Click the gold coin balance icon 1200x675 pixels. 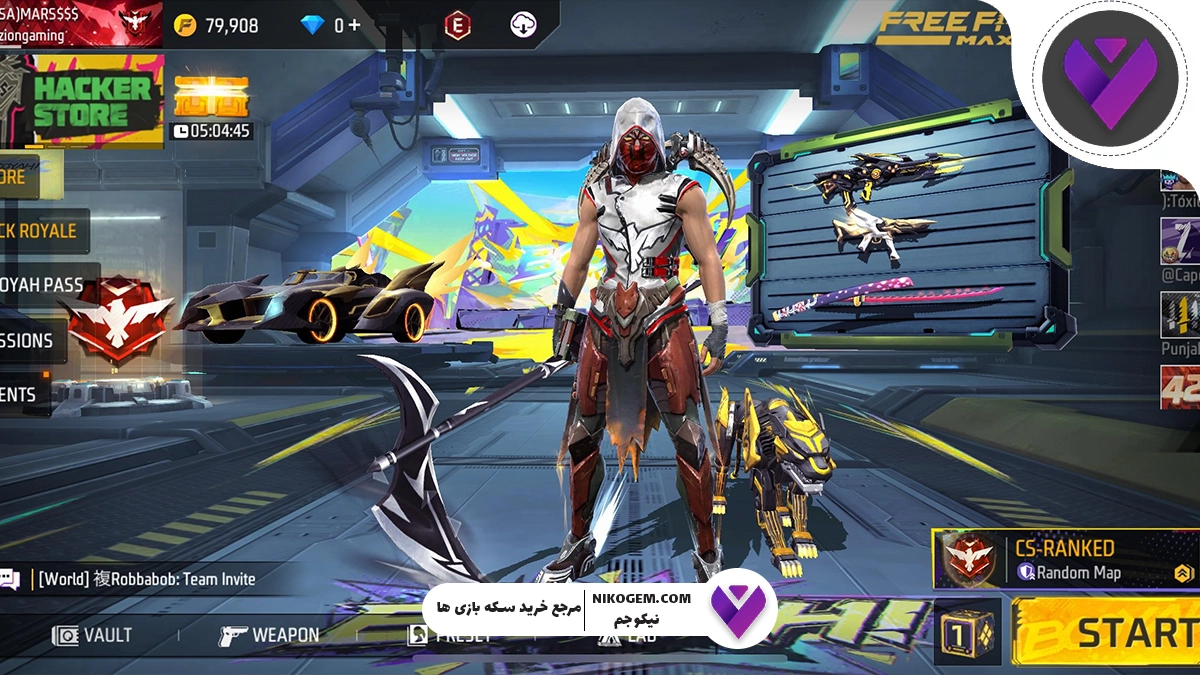[x=185, y=26]
